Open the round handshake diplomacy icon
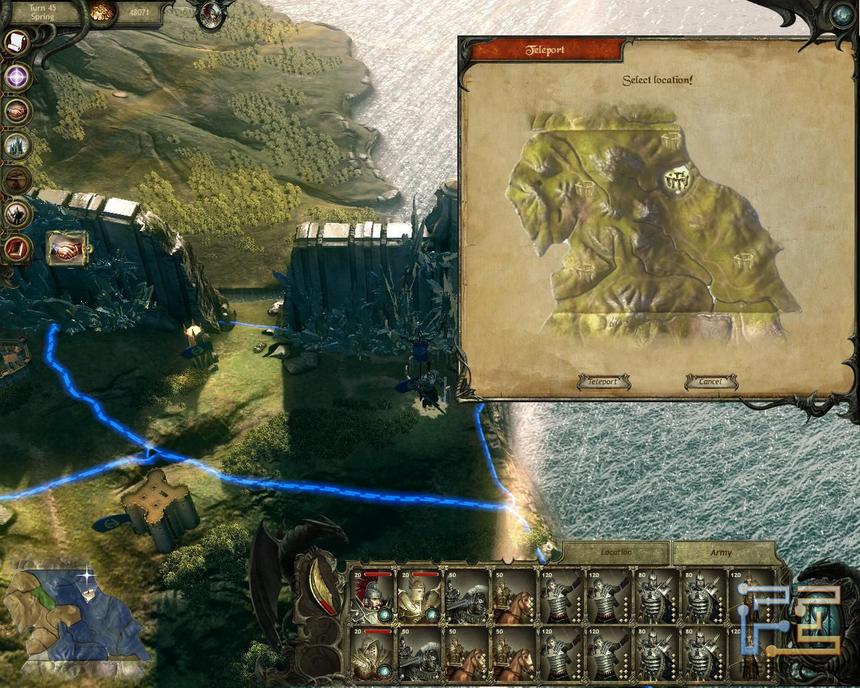The width and height of the screenshot is (860, 688). click(17, 111)
